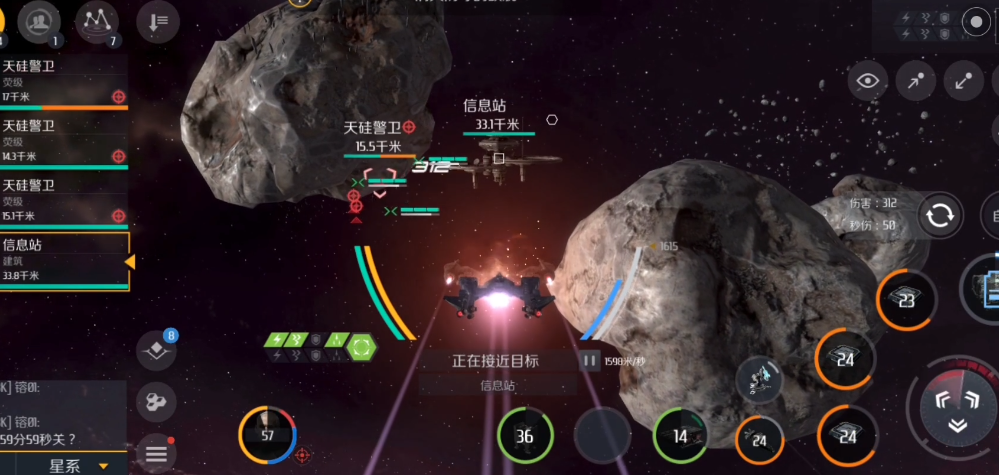Open the layered icon with the 8 badge
Viewport: 999px width, 475px height.
tap(156, 350)
